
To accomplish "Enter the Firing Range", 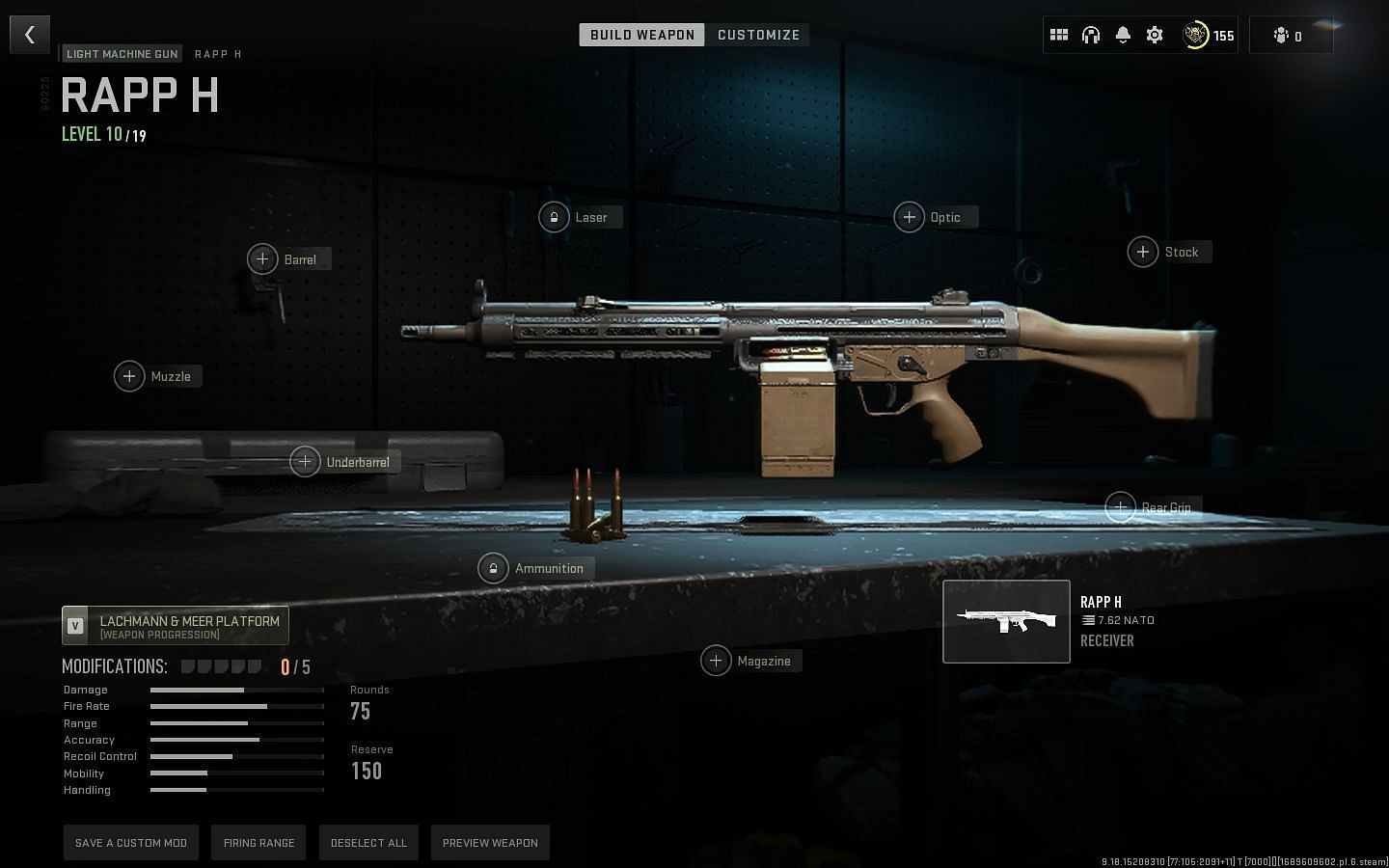I will (x=259, y=843).
